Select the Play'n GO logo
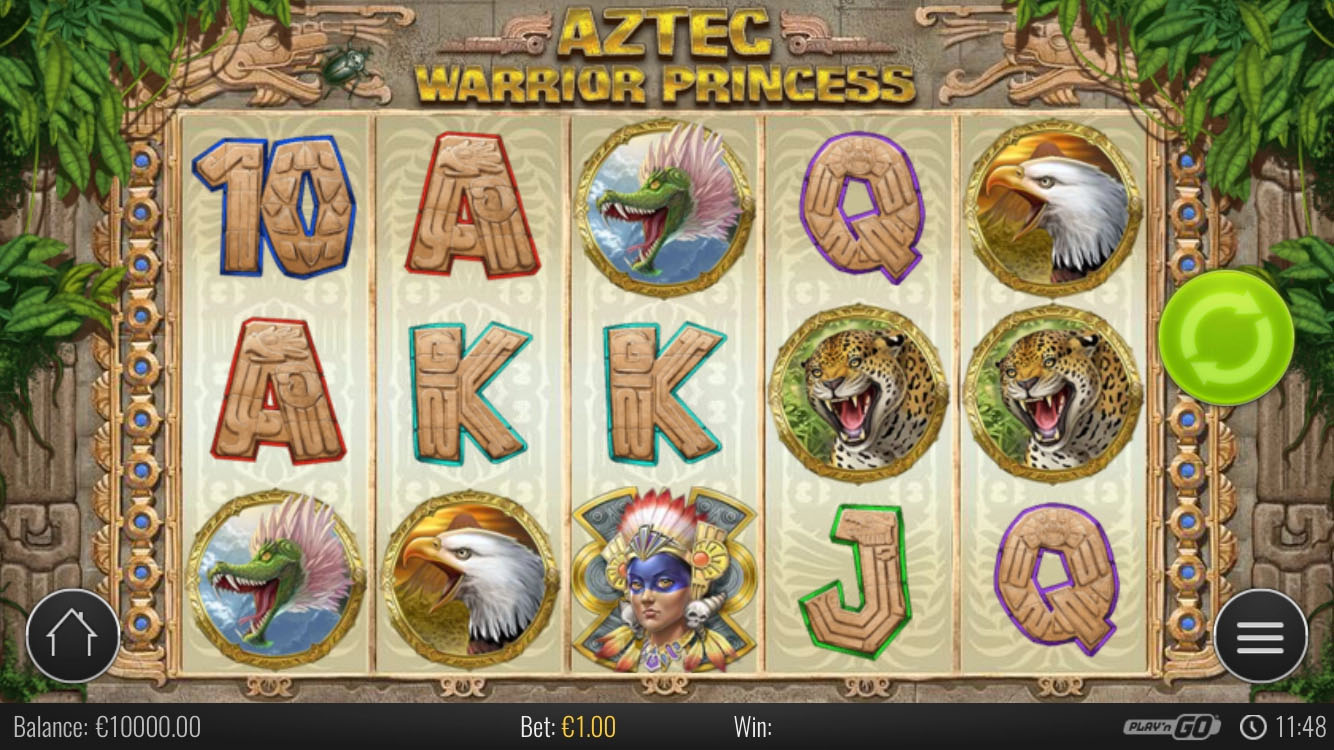Screen dimensions: 1334x750 click(x=1170, y=728)
